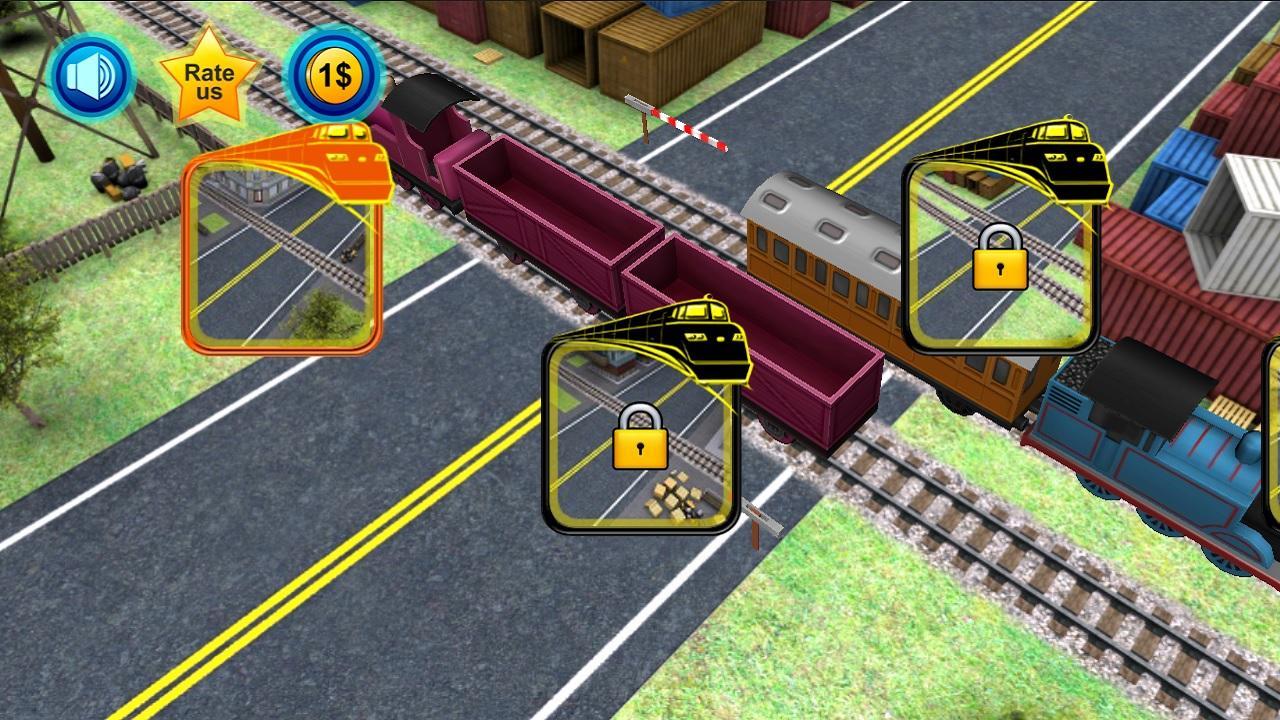Click the yellow star surrounding Rate us
1280x720 pixels.
tap(208, 80)
